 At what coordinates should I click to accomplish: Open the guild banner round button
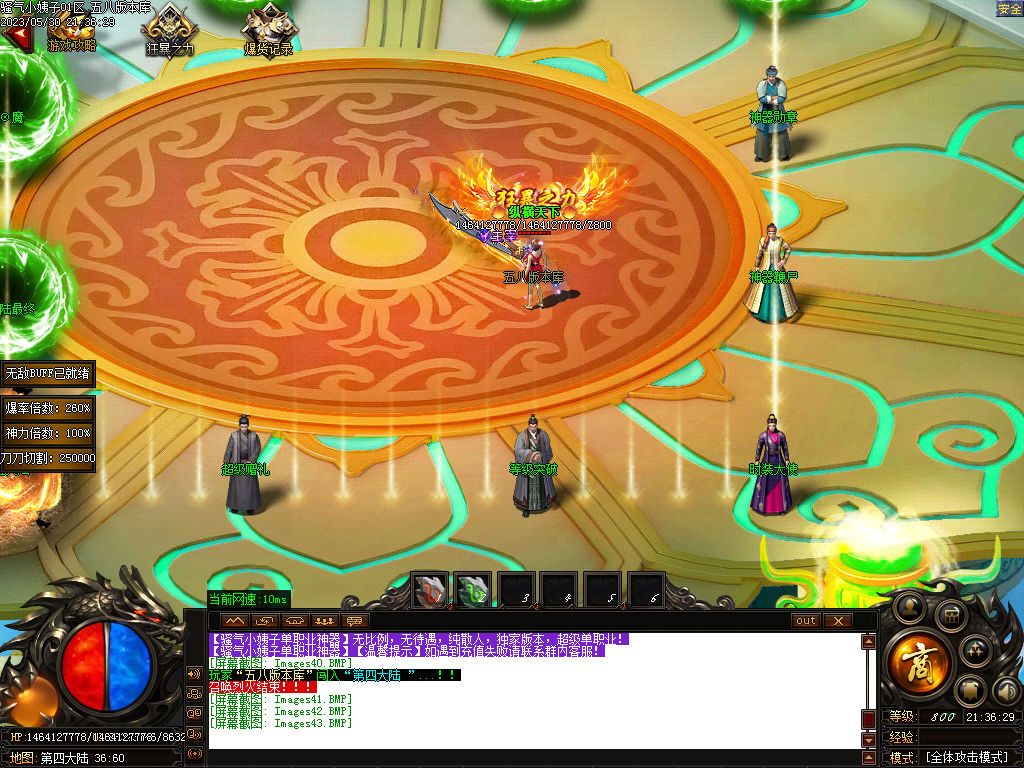coord(971,691)
